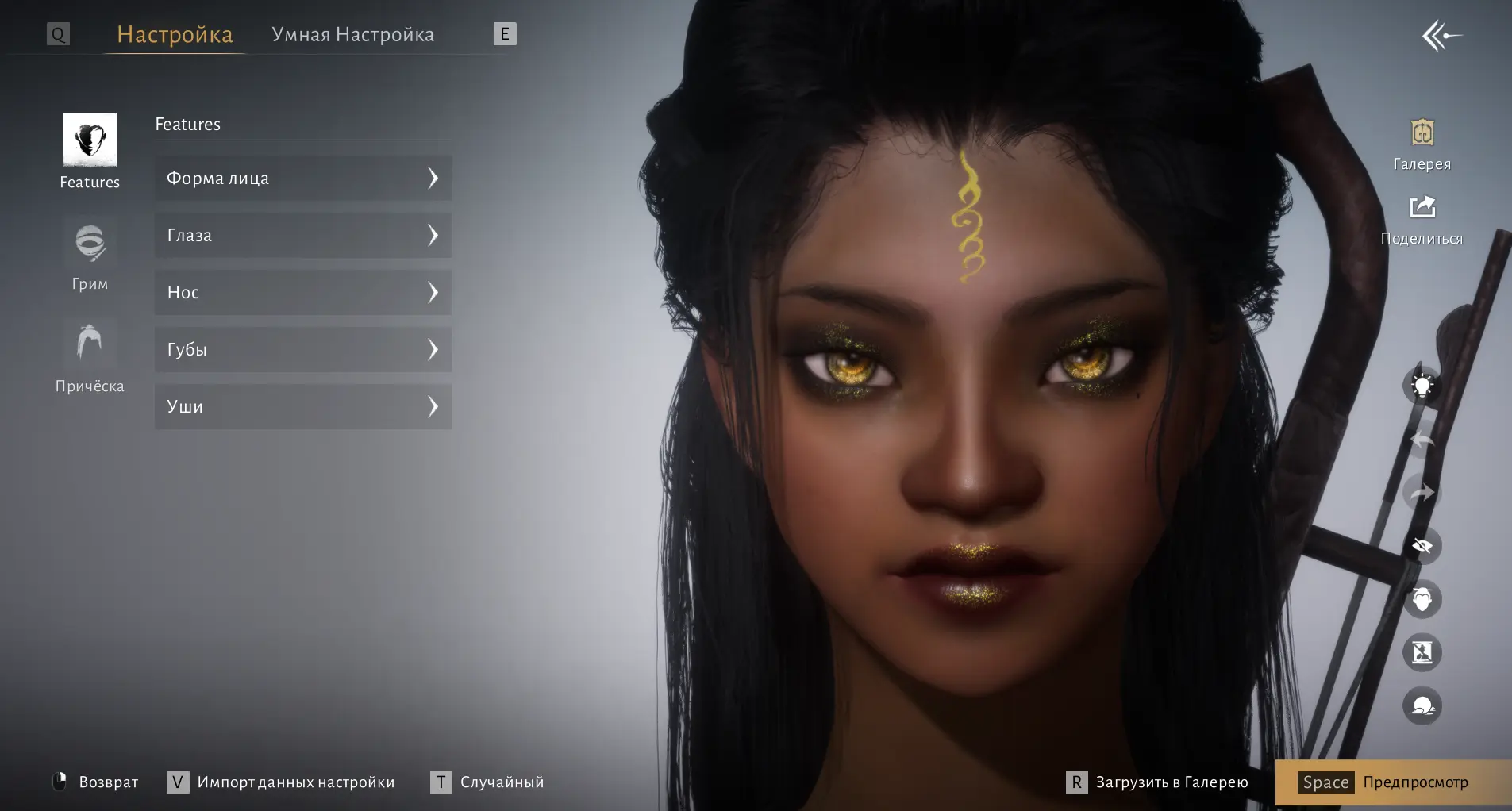Redo the change with forward arrow
The height and width of the screenshot is (811, 1512).
[1422, 493]
